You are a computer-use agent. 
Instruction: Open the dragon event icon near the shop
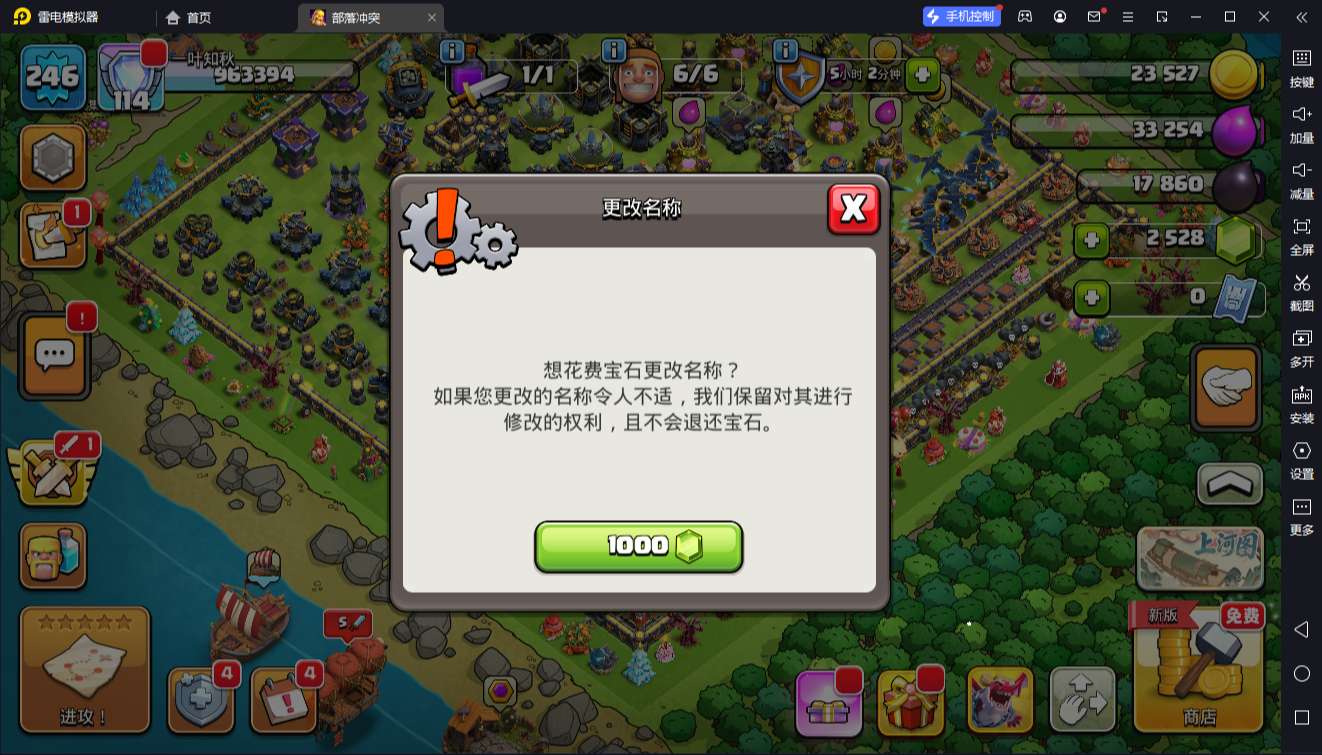(998, 700)
